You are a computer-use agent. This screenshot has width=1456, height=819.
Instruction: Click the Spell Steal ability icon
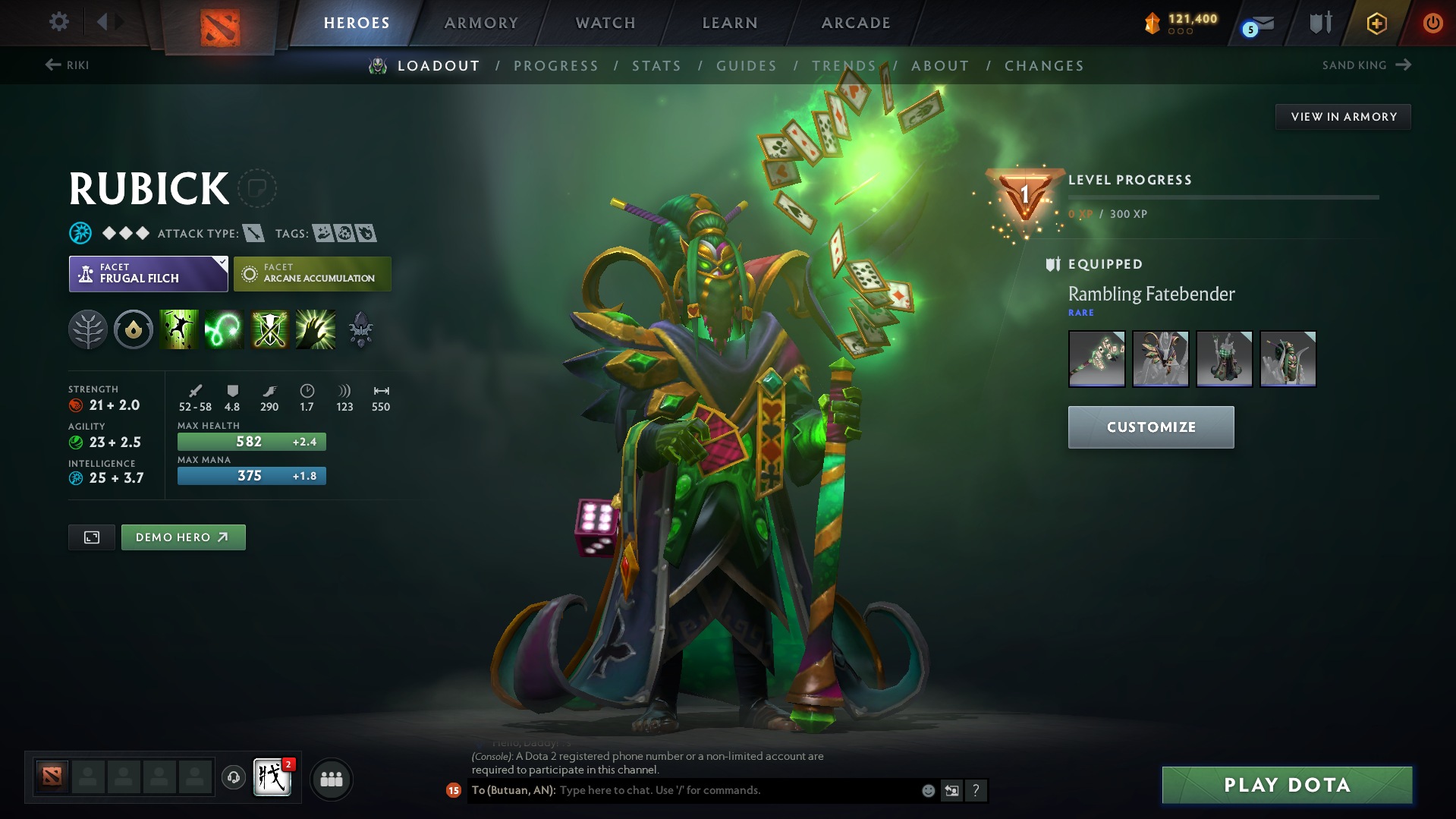[x=315, y=329]
